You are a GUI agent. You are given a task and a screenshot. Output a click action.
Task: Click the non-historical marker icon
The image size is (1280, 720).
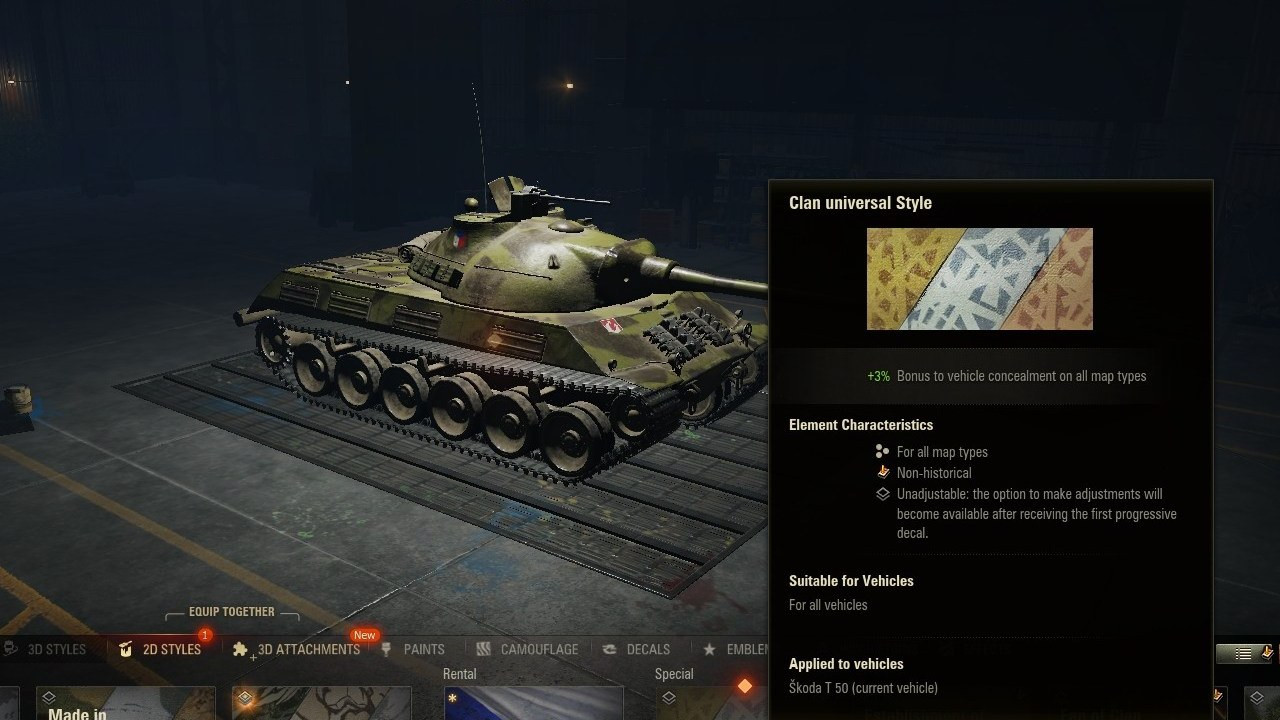coord(883,472)
